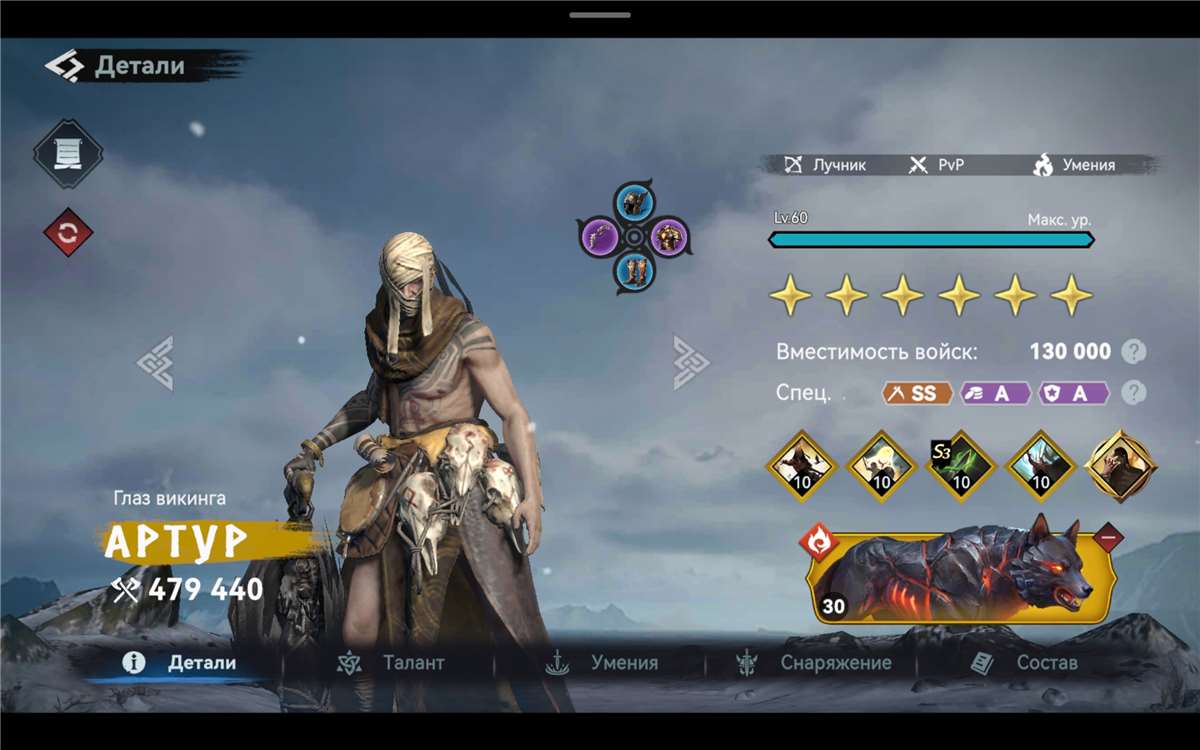This screenshot has height=750, width=1200.
Task: Switch to the Снаряжение tab
Action: coord(814,663)
